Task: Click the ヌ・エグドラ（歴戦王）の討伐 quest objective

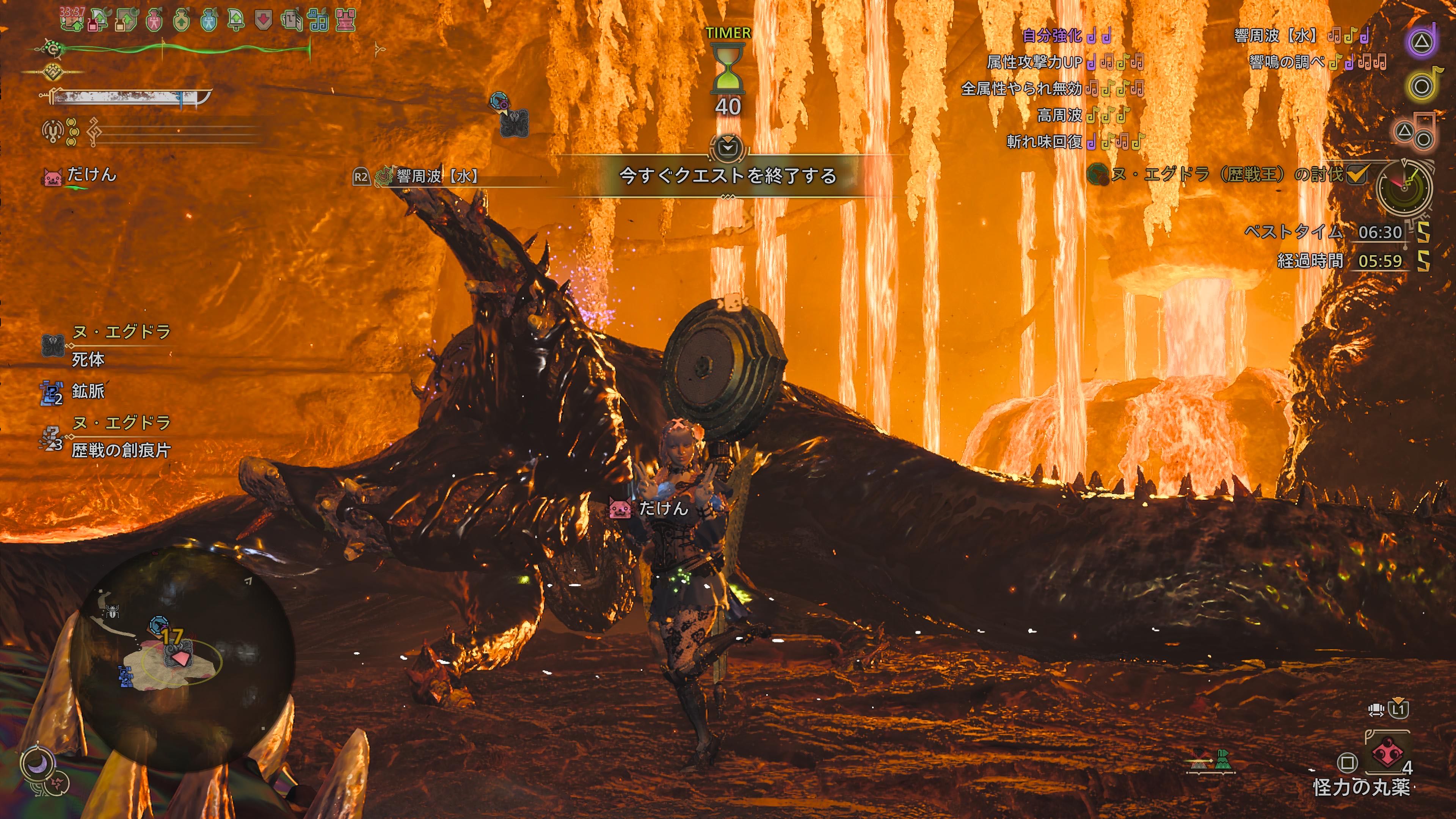Action: coord(1227,174)
